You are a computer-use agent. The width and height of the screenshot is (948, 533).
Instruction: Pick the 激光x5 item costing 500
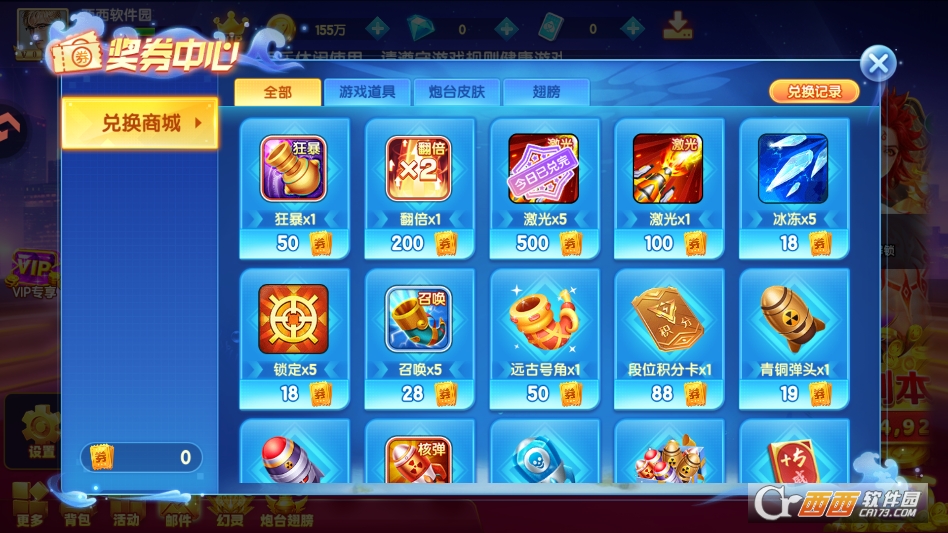coord(544,188)
